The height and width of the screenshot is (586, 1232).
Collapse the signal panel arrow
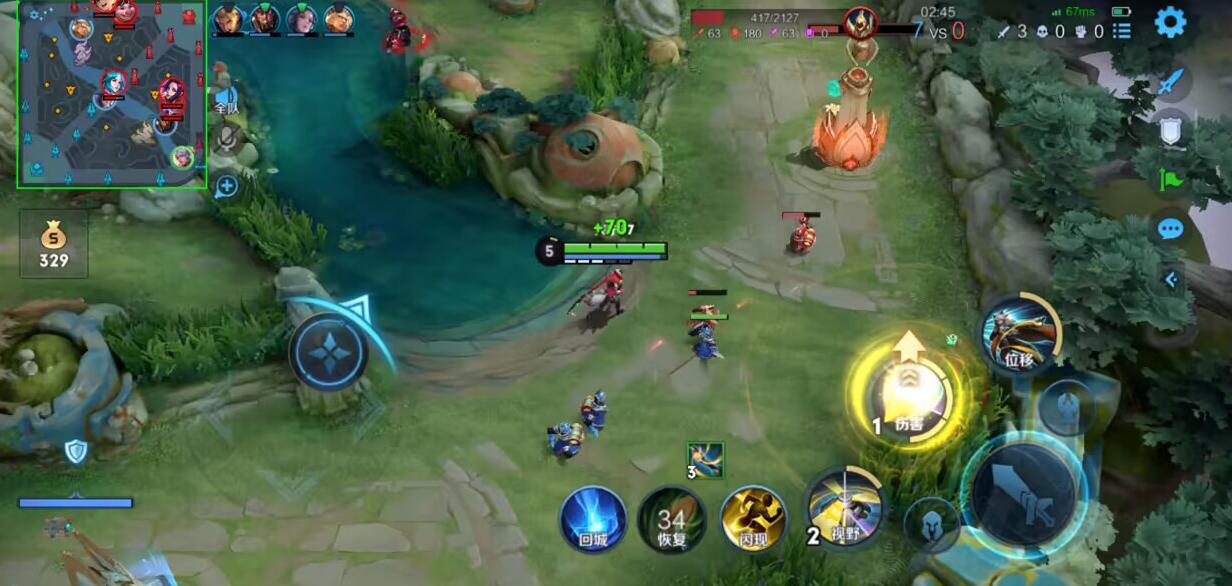tap(1170, 281)
